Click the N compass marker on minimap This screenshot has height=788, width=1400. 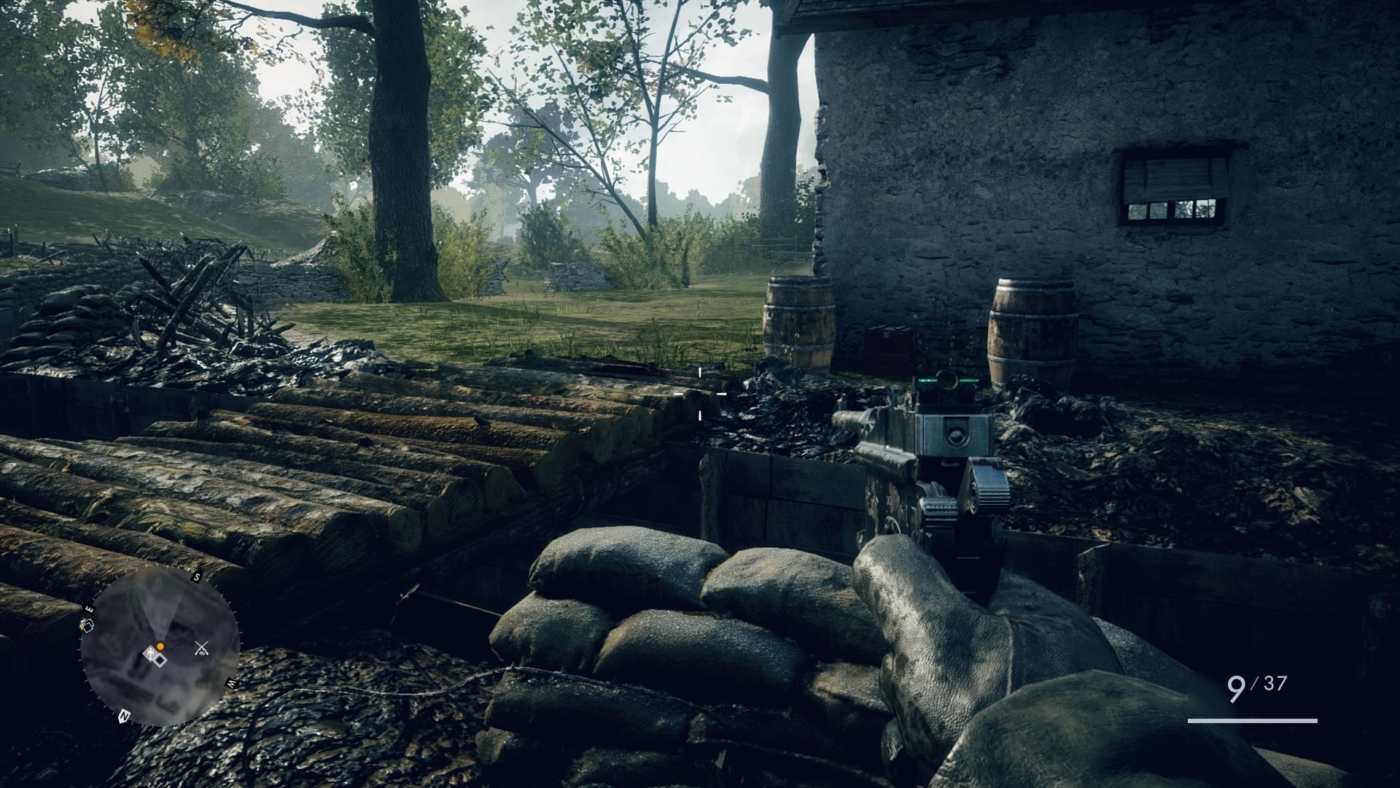[123, 714]
